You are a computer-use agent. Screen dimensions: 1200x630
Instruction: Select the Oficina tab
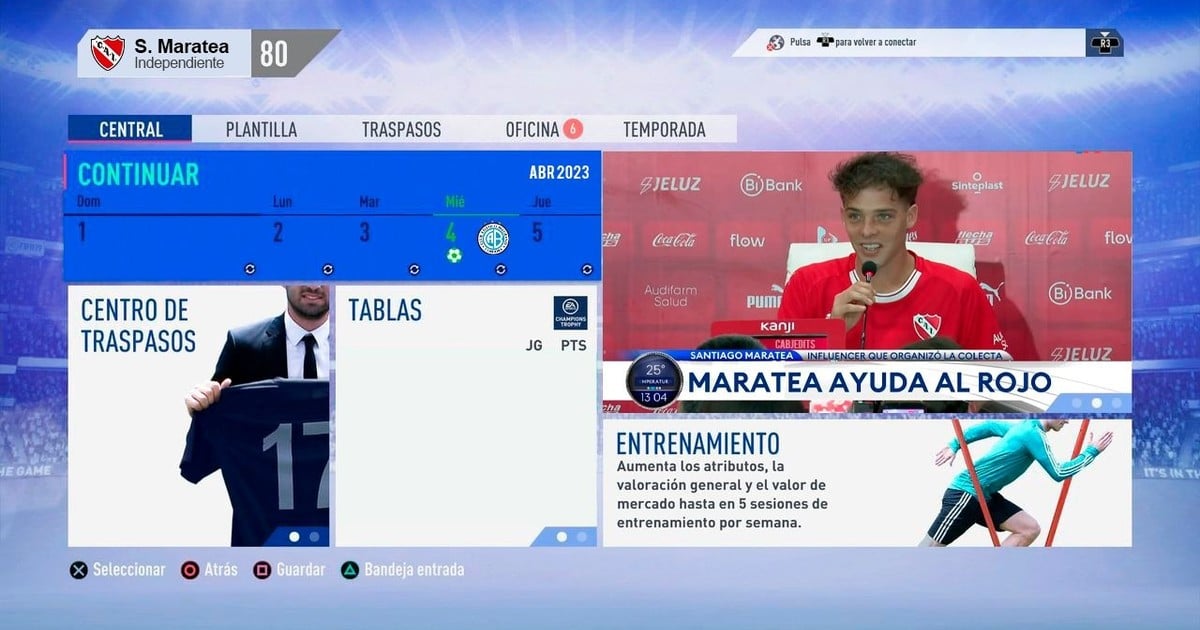[x=533, y=130]
